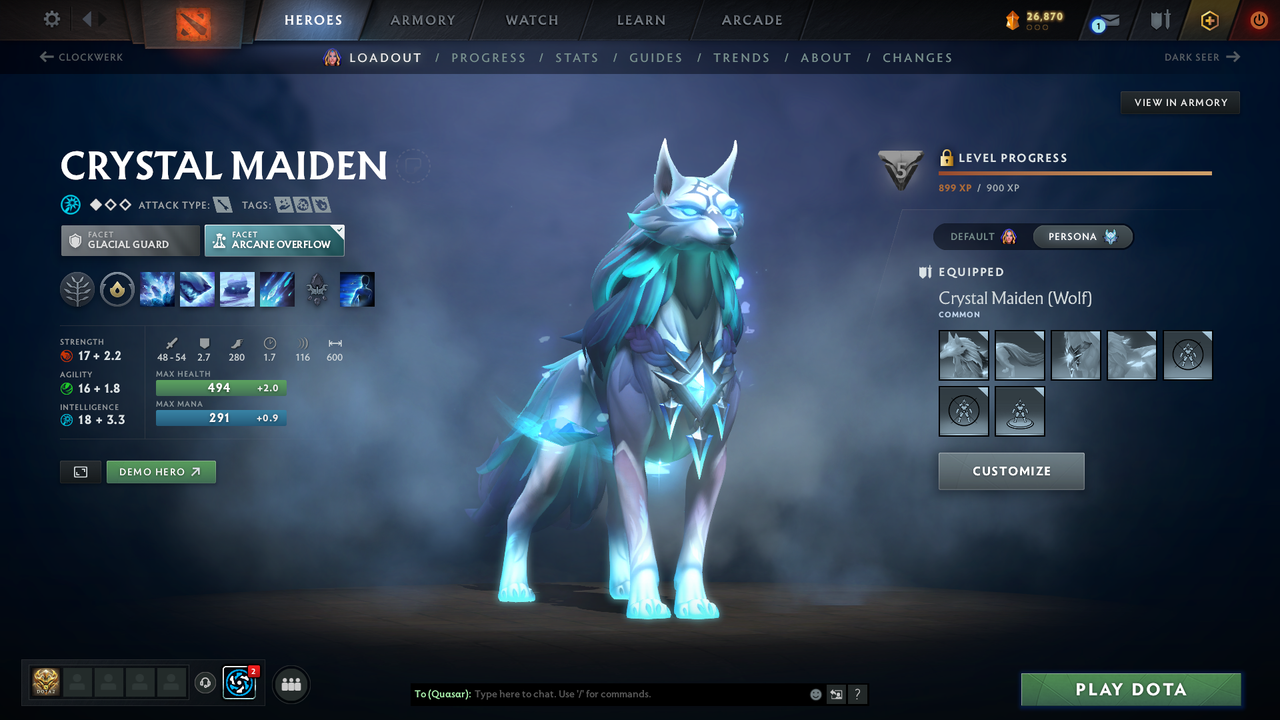Open the Crystal Nova ability icon
The image size is (1280, 720).
[157, 289]
